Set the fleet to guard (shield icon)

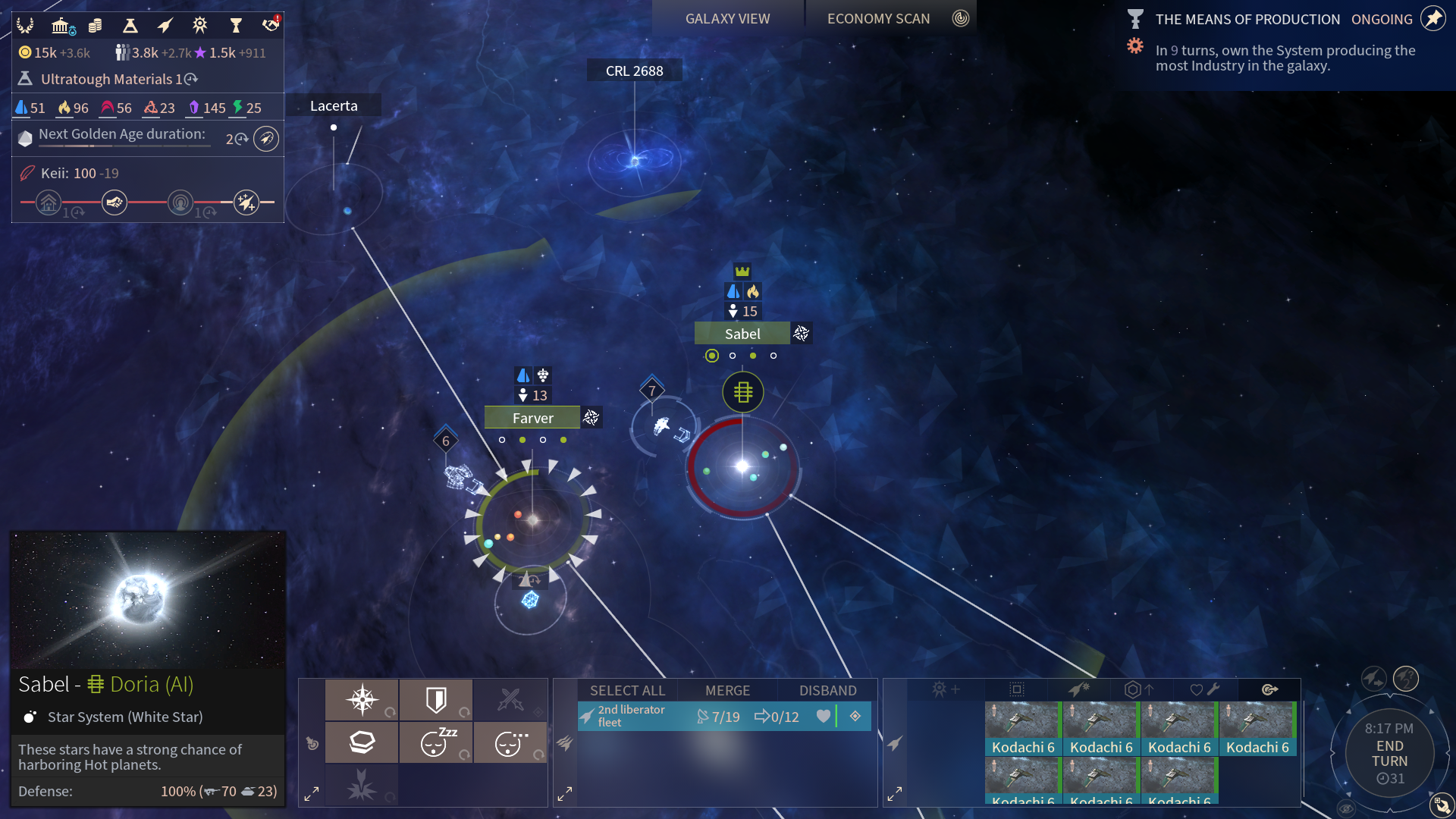click(x=436, y=700)
